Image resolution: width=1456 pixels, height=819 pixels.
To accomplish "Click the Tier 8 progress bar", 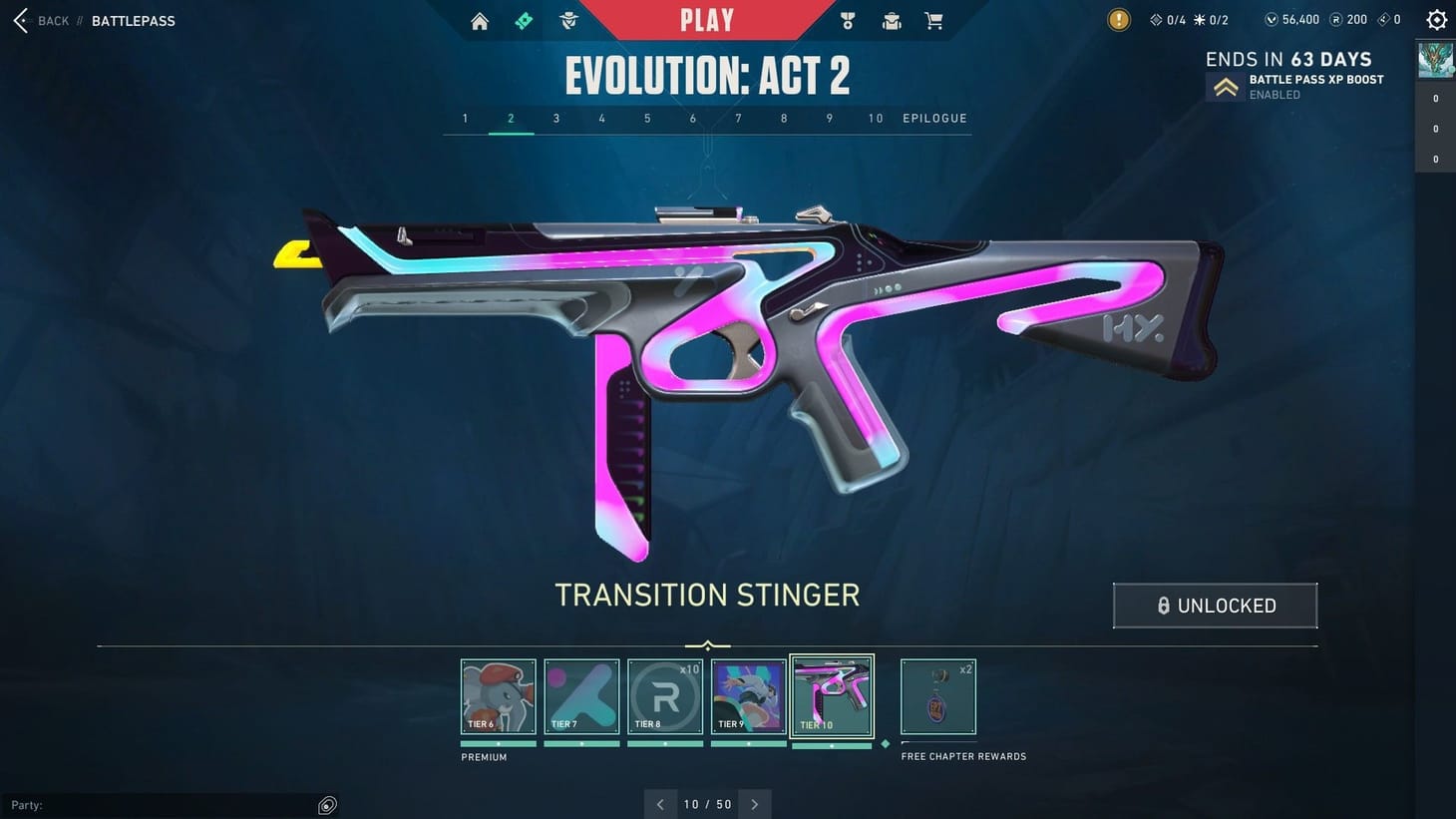I will click(664, 742).
